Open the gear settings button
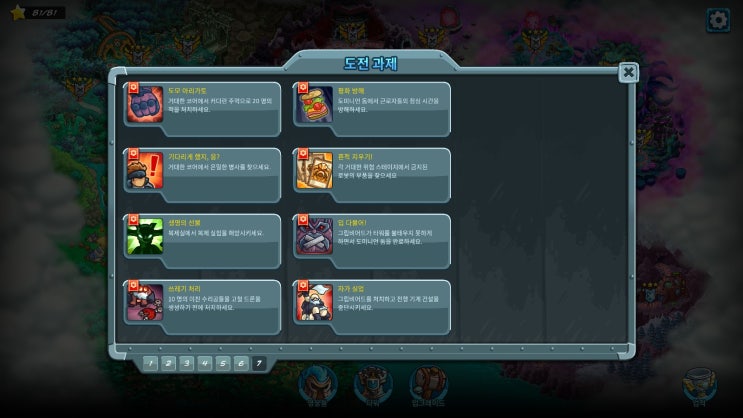The width and height of the screenshot is (743, 418). click(x=718, y=20)
